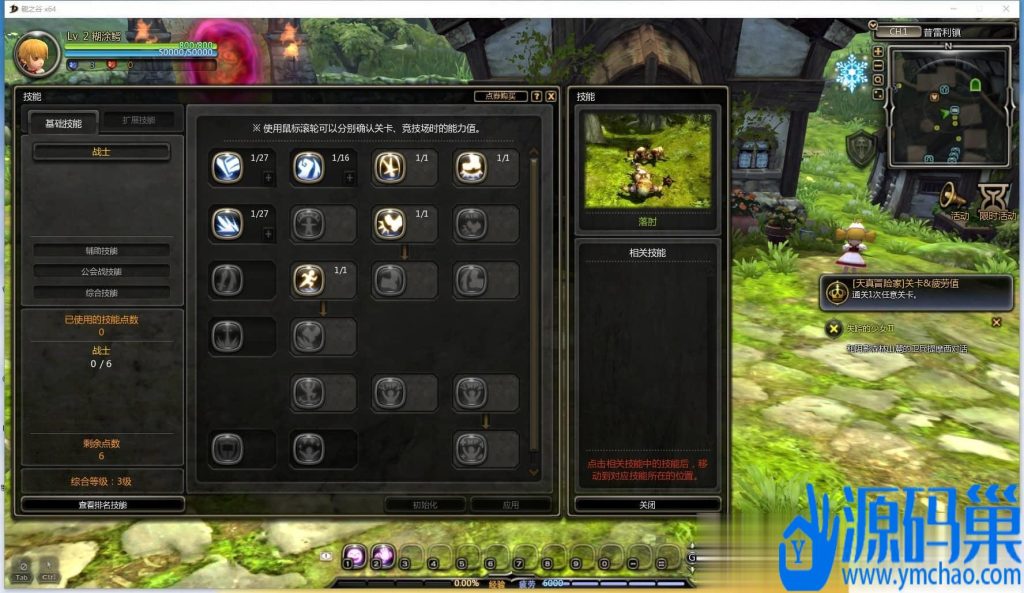Choose the 综合技能 category

coord(101,293)
